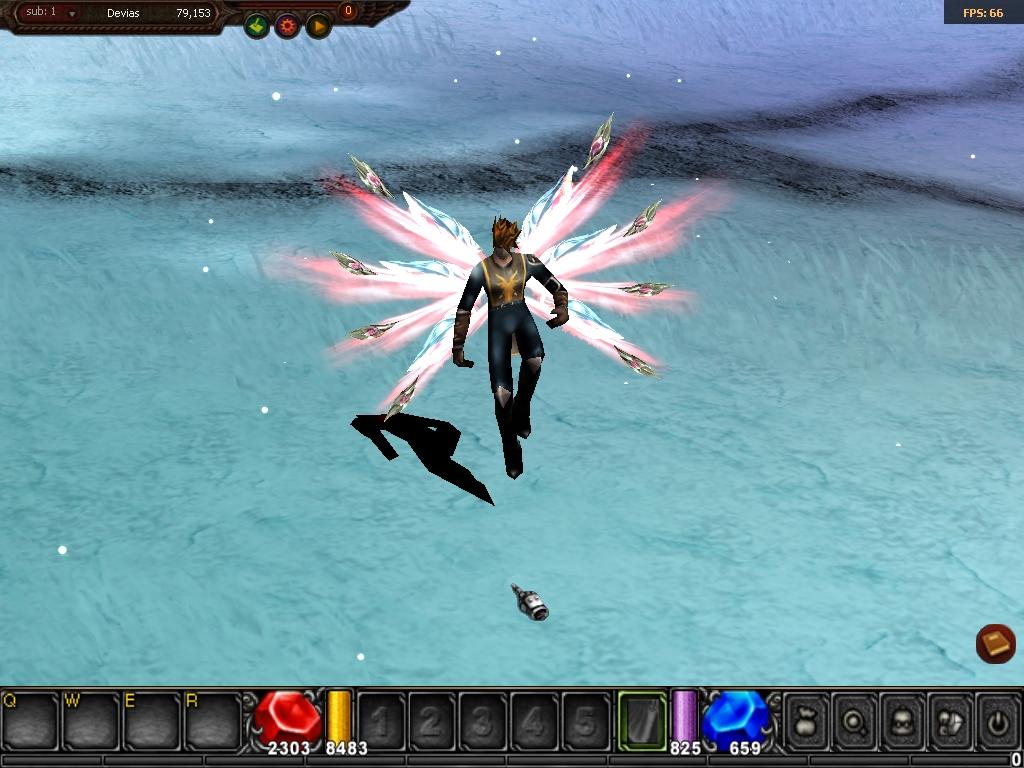1024x768 pixels.
Task: Open settings with the red gear icon
Action: click(x=288, y=26)
